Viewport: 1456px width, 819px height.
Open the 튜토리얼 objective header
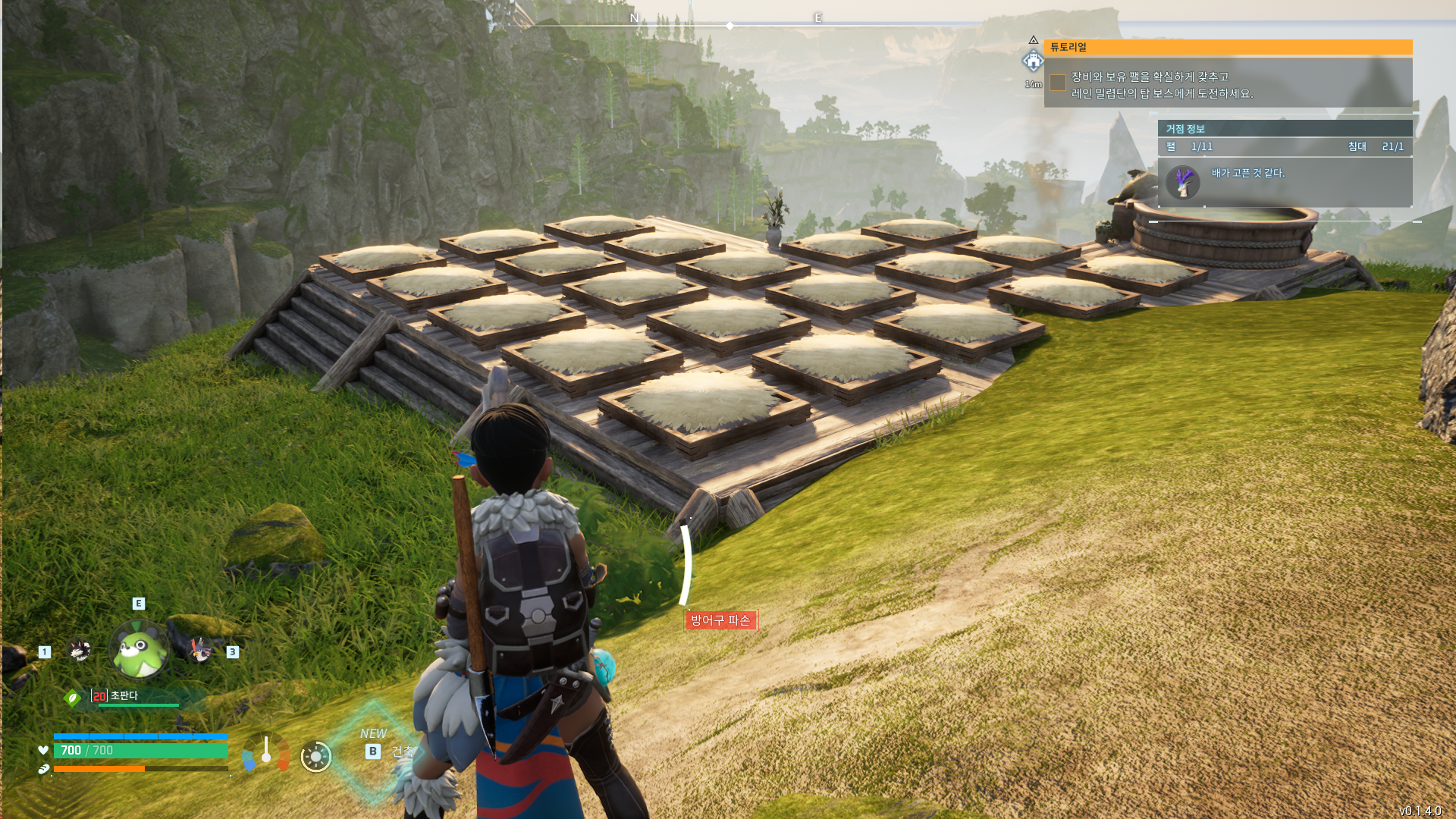click(x=1228, y=47)
